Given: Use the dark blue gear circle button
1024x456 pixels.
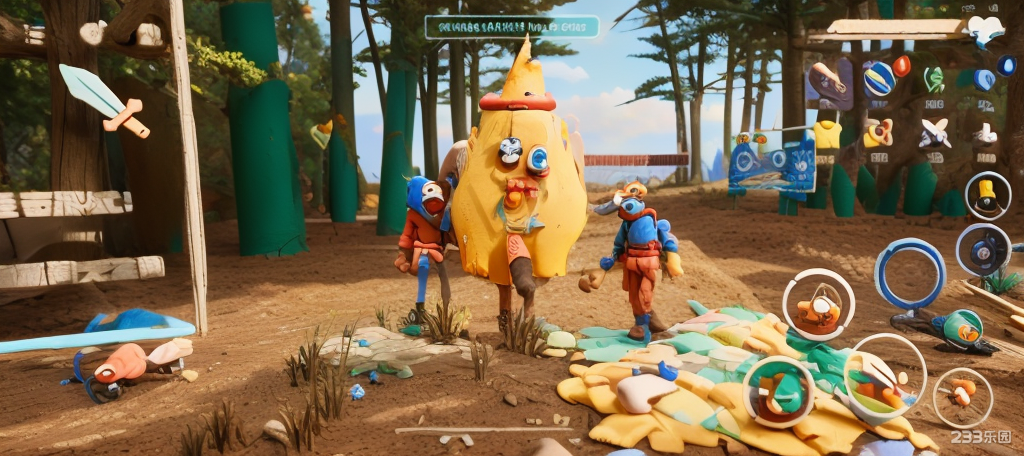Looking at the screenshot, I should tap(982, 249).
